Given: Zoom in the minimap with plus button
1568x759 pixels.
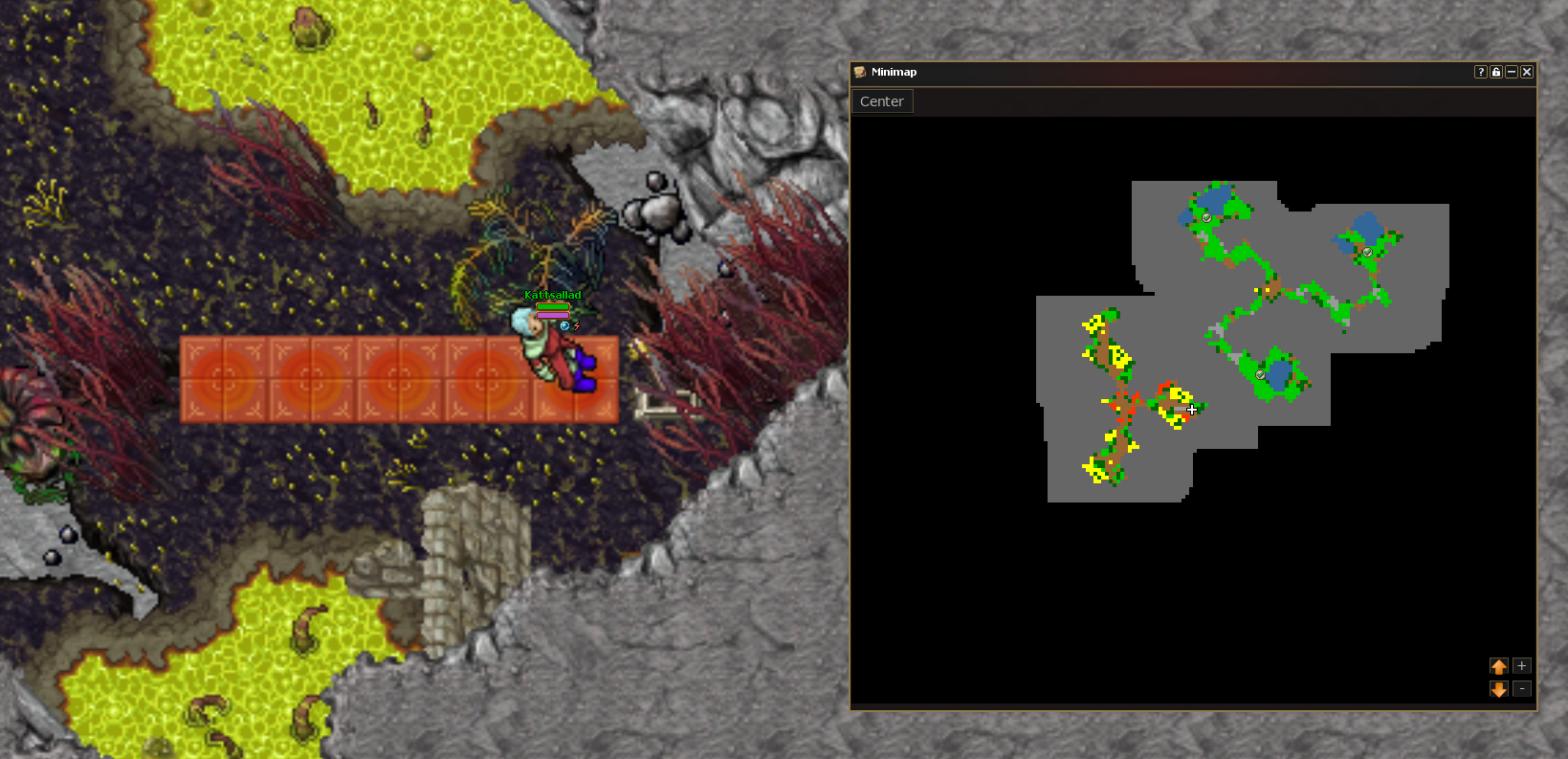Looking at the screenshot, I should coord(1521,666).
